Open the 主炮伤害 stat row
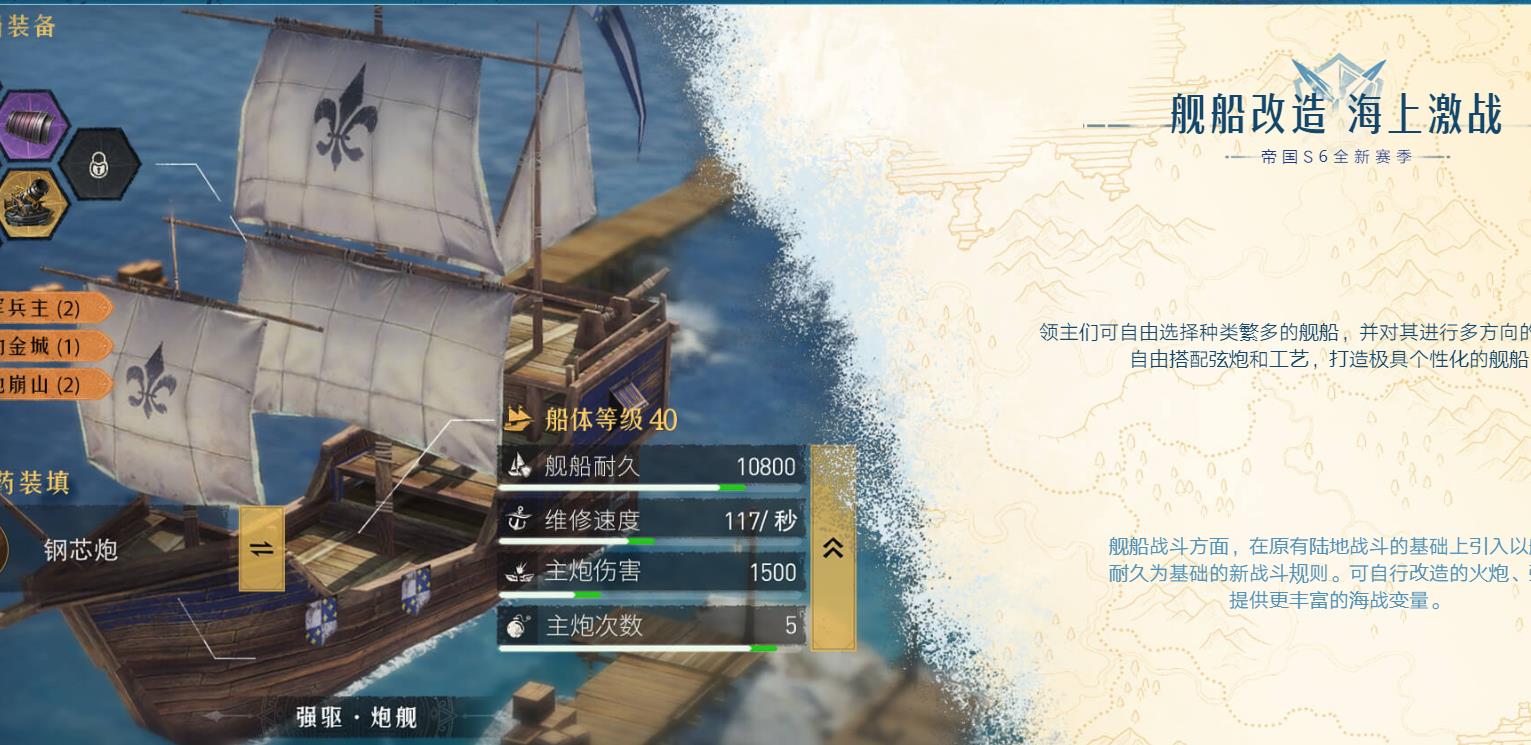The image size is (1531, 745). pyautogui.click(x=650, y=573)
